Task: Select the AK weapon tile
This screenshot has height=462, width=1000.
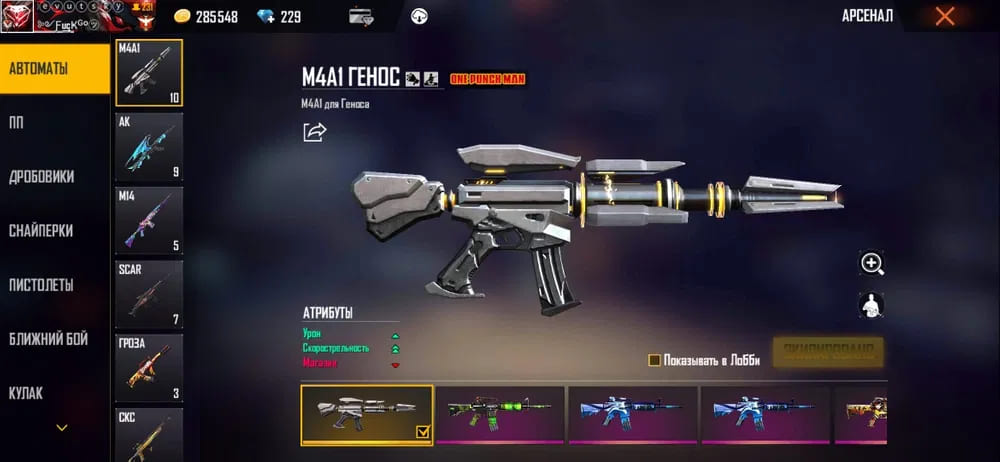Action: tap(150, 146)
